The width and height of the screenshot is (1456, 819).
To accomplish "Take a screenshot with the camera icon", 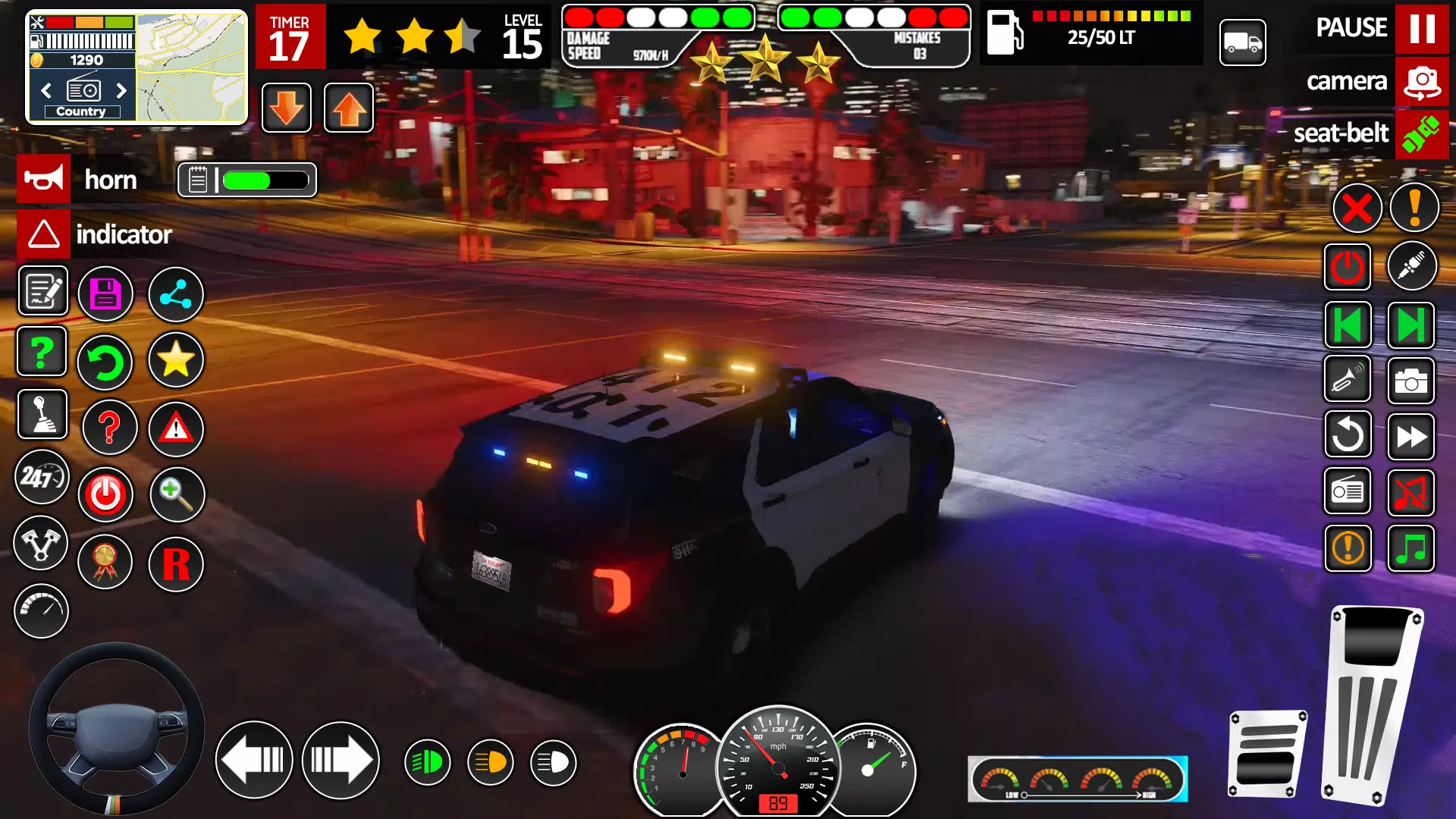I will point(1412,381).
